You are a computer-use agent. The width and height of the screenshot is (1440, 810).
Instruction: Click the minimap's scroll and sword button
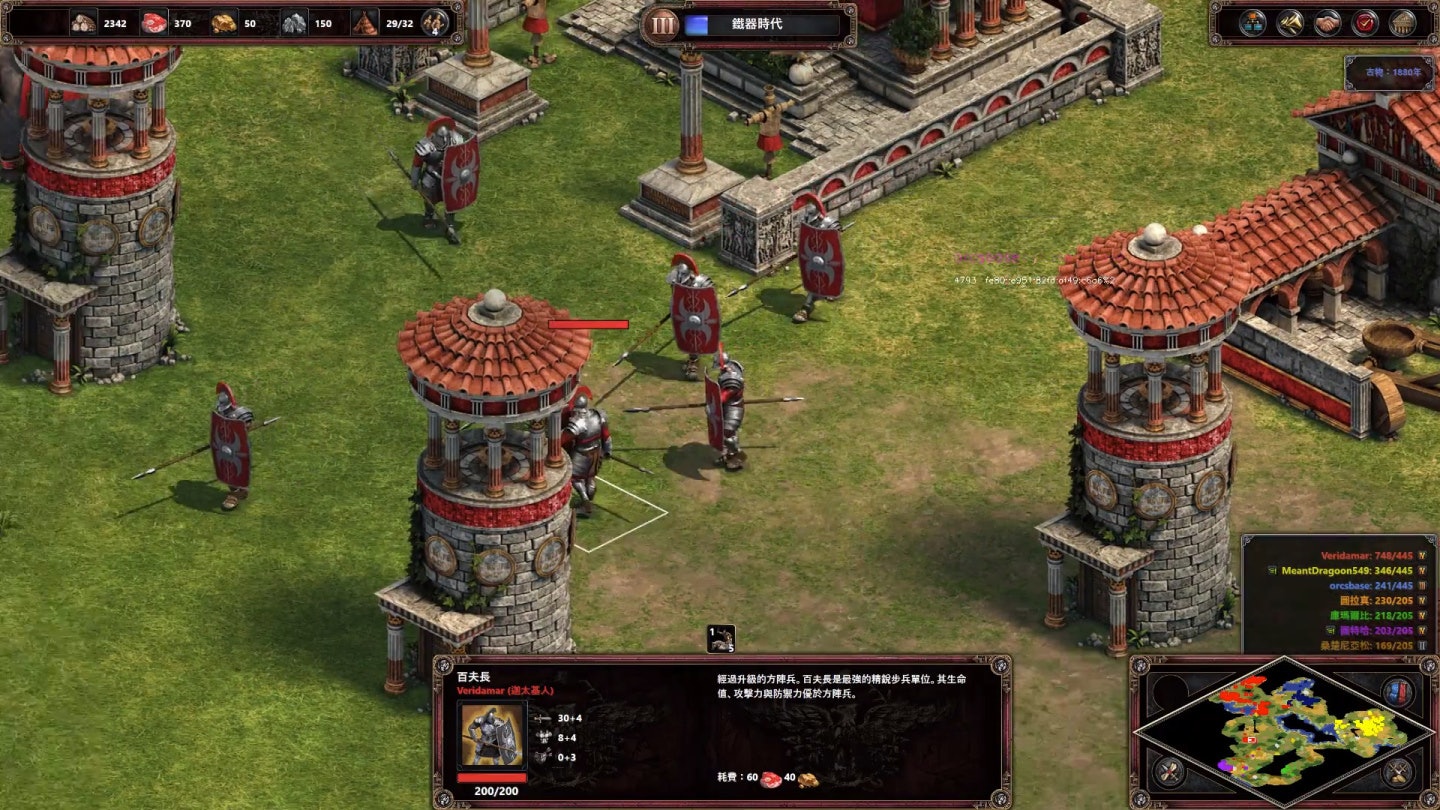pyautogui.click(x=1168, y=770)
